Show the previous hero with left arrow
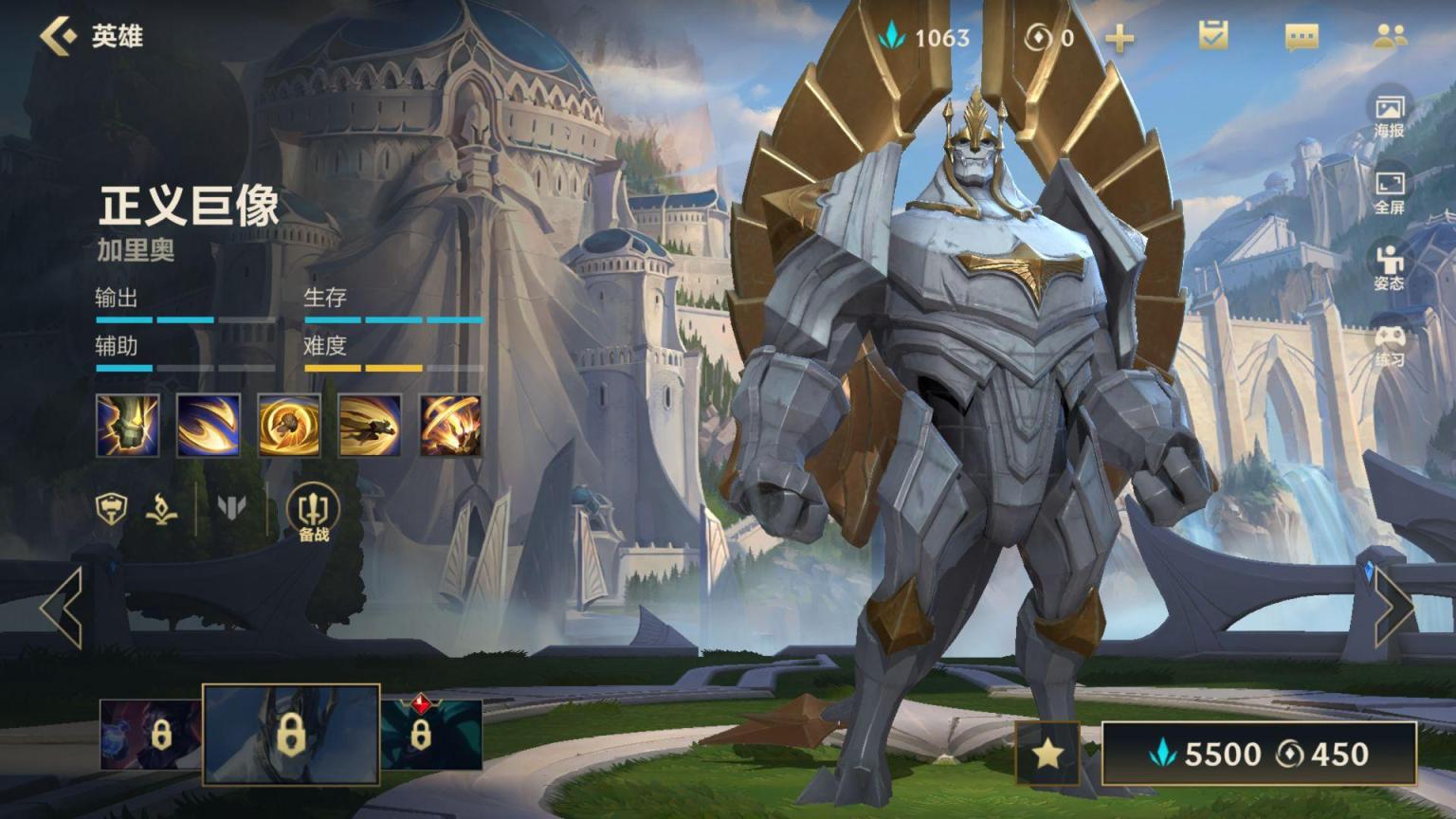Screen dimensions: 1456x819 [62, 608]
